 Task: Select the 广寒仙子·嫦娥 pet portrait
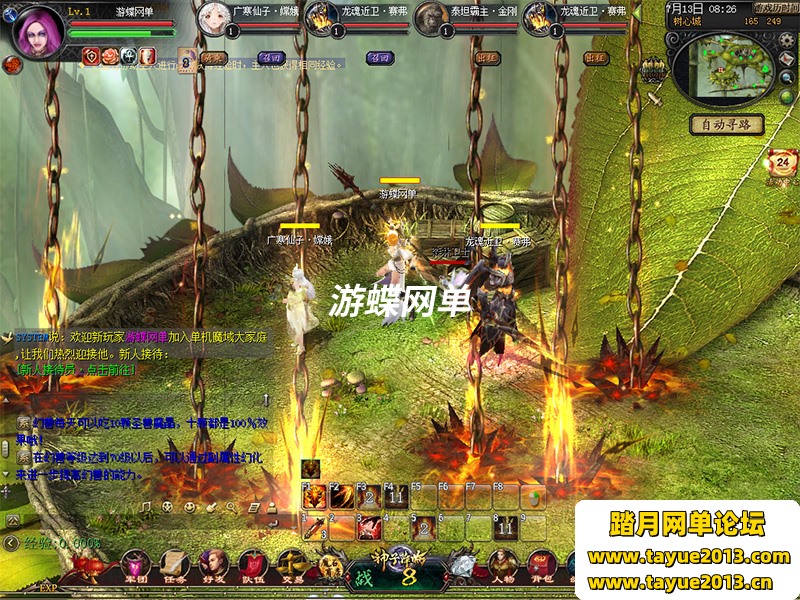[213, 17]
